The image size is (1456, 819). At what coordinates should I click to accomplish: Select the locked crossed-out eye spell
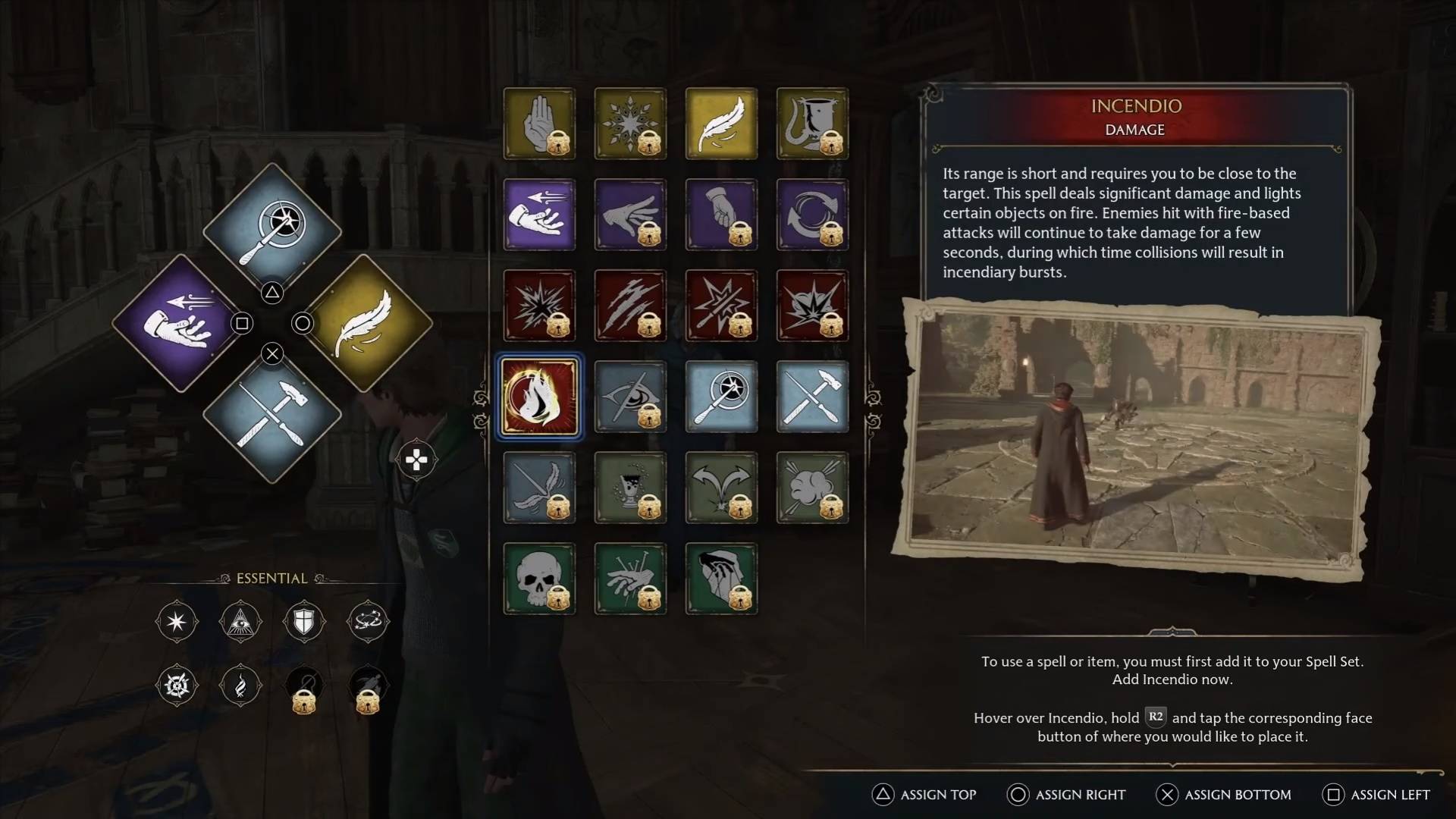tap(630, 397)
